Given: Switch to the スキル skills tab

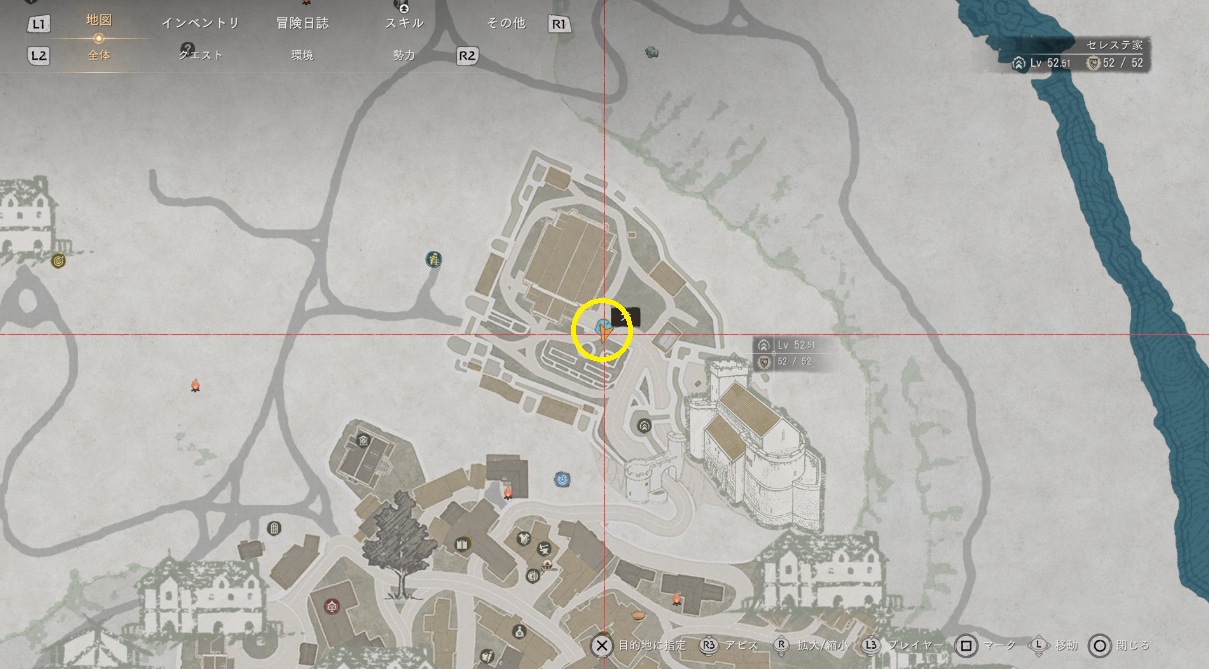Looking at the screenshot, I should coord(404,23).
